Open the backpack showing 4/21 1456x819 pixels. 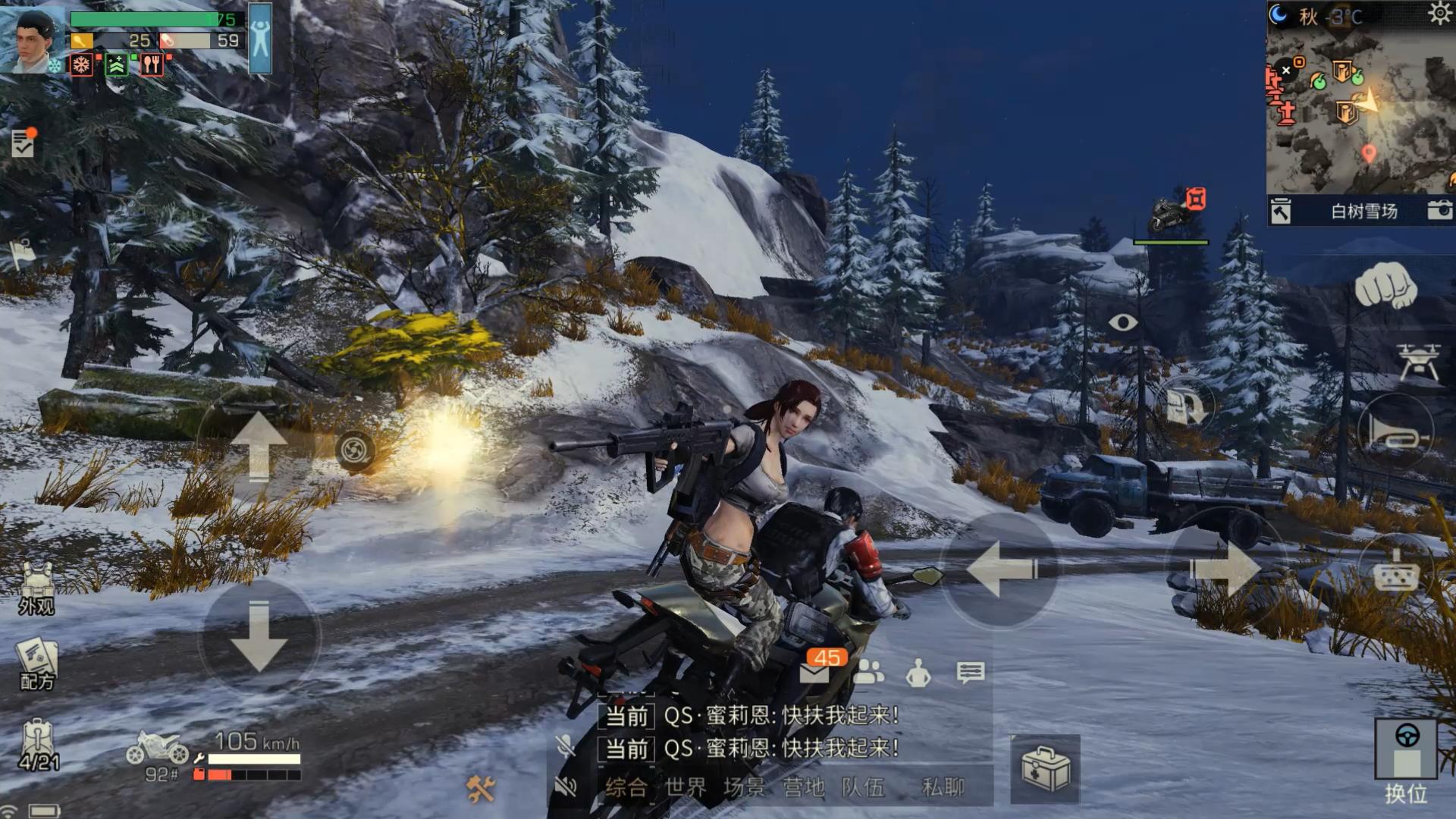pyautogui.click(x=38, y=745)
